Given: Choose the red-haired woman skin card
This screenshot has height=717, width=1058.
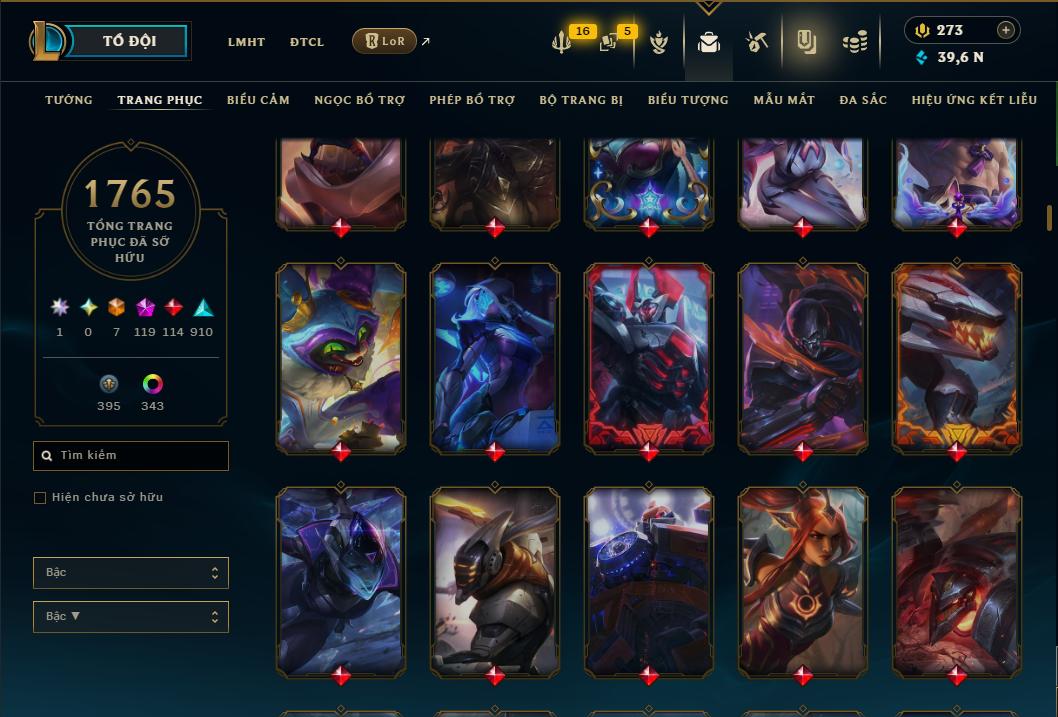Looking at the screenshot, I should [x=803, y=581].
